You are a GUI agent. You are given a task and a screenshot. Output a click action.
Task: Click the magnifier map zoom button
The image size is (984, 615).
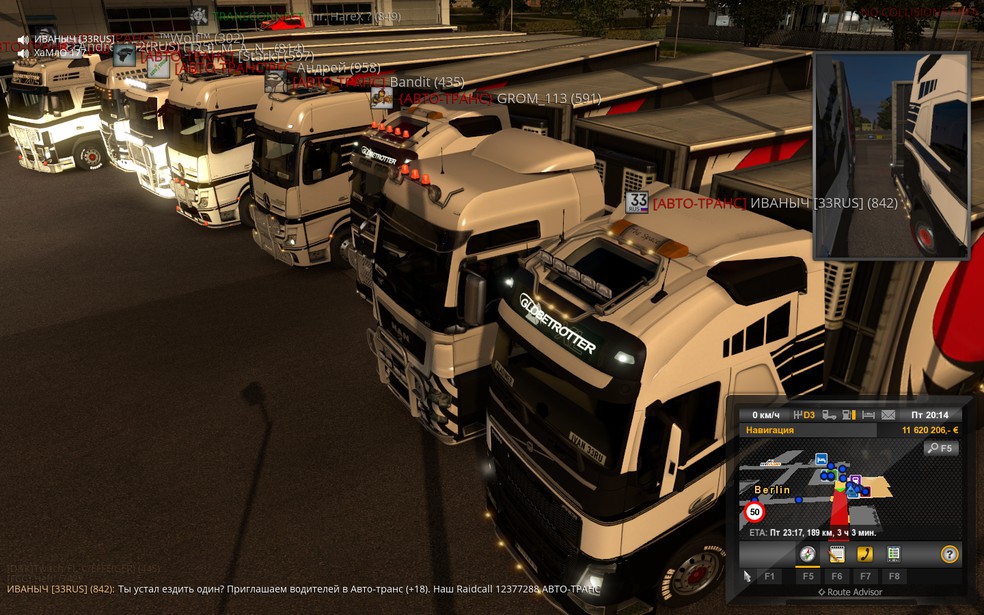coord(941,449)
